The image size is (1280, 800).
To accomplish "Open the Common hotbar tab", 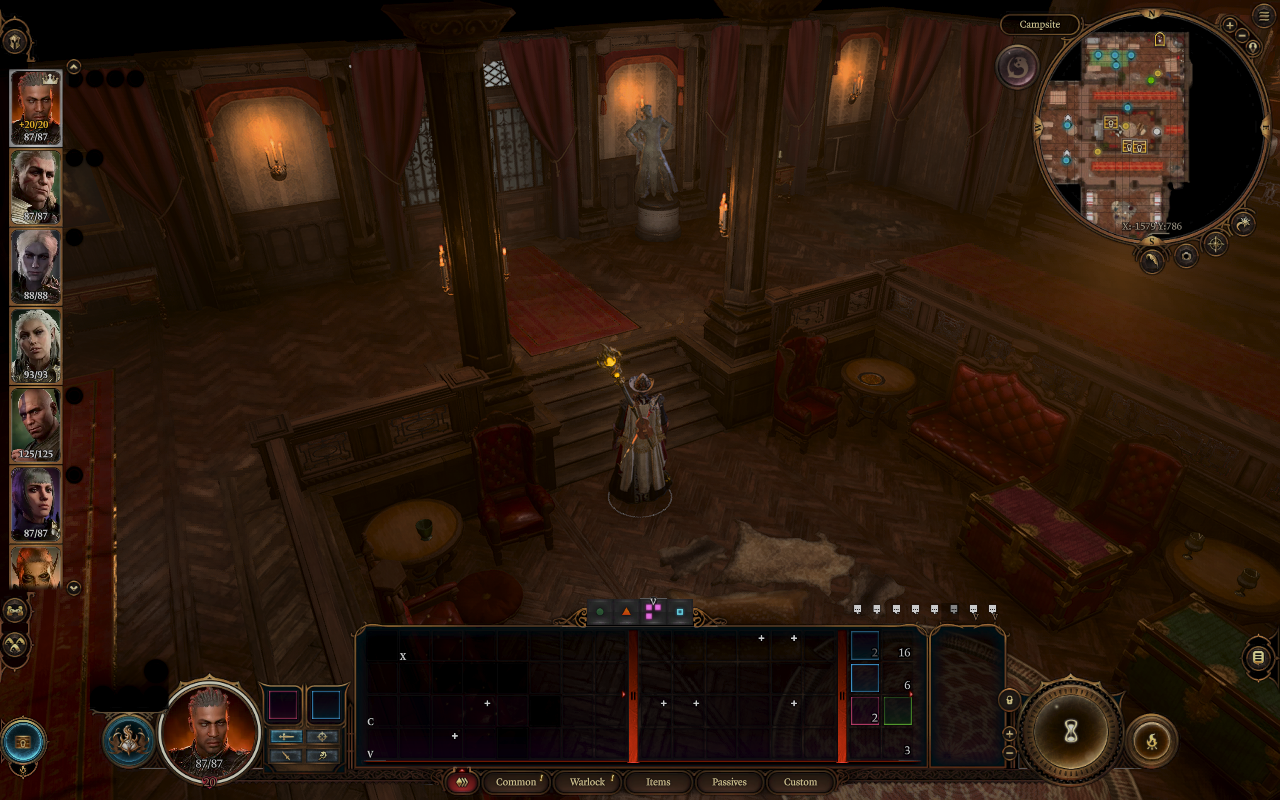I will [x=516, y=782].
